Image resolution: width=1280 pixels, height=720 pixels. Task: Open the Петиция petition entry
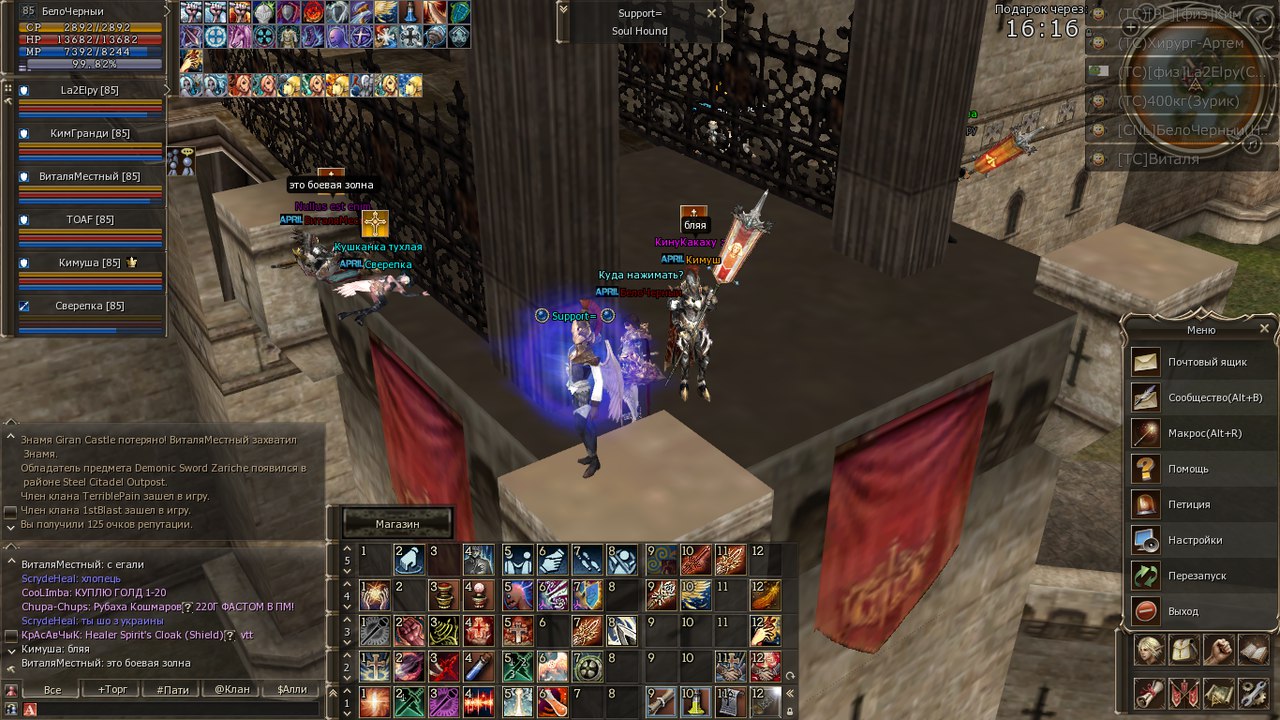[1188, 505]
